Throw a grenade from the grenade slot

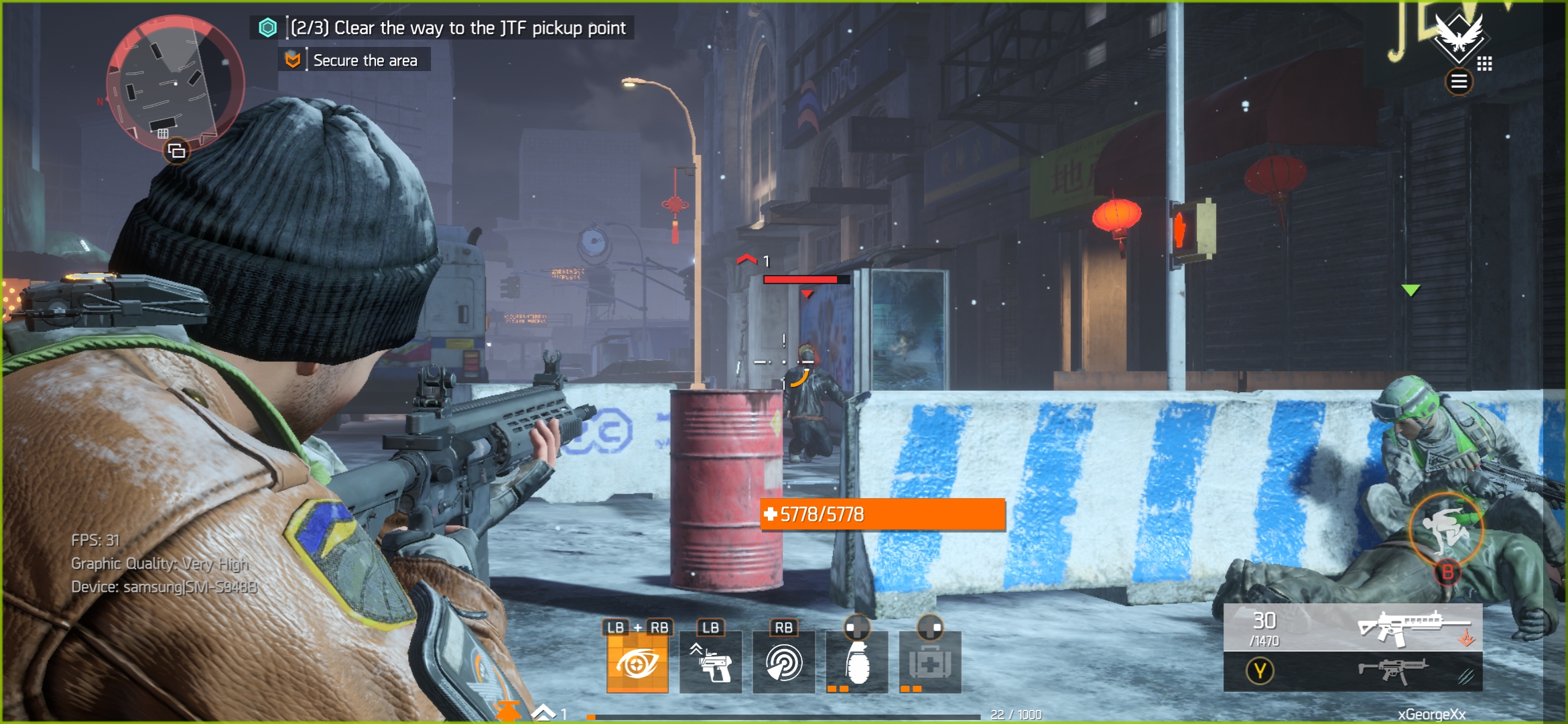(x=857, y=663)
